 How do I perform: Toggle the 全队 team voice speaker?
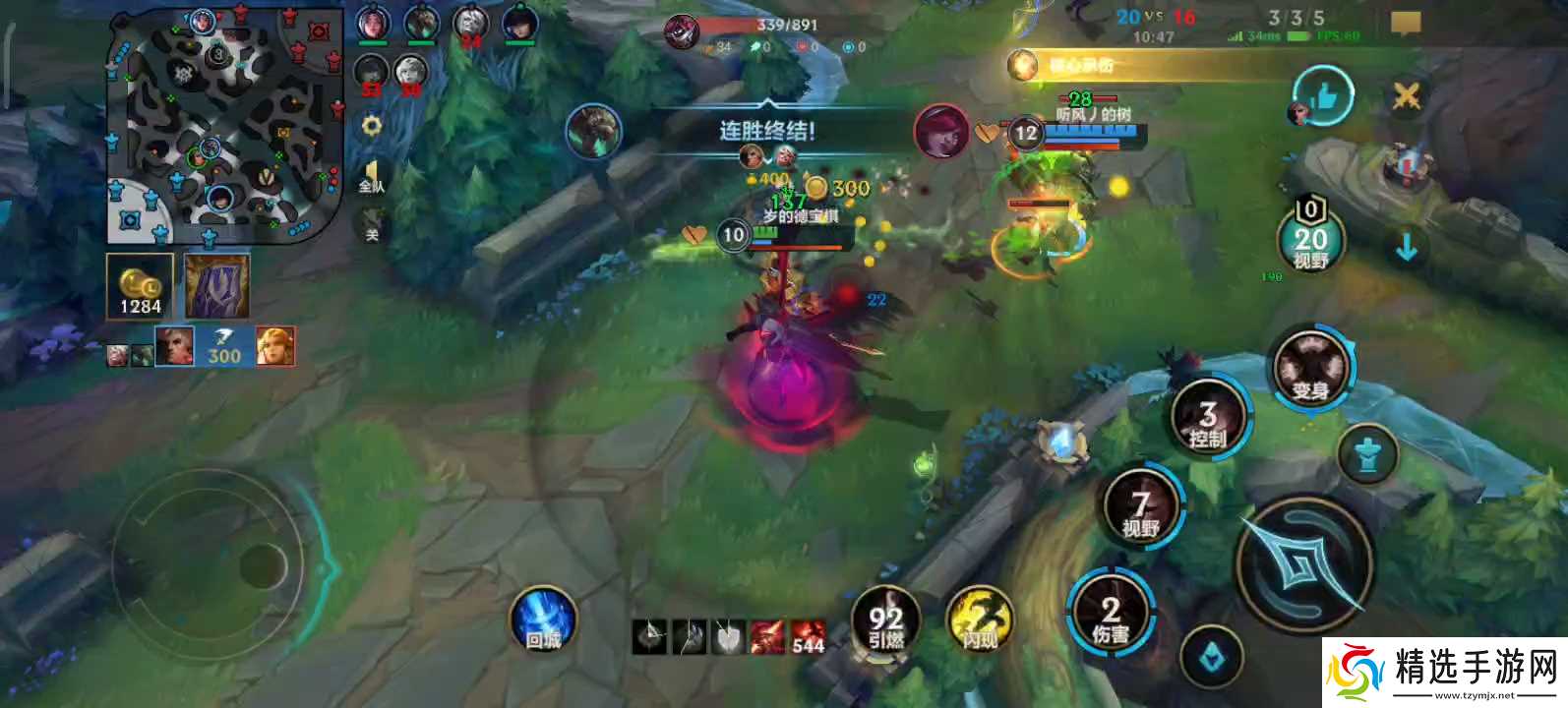tap(371, 178)
